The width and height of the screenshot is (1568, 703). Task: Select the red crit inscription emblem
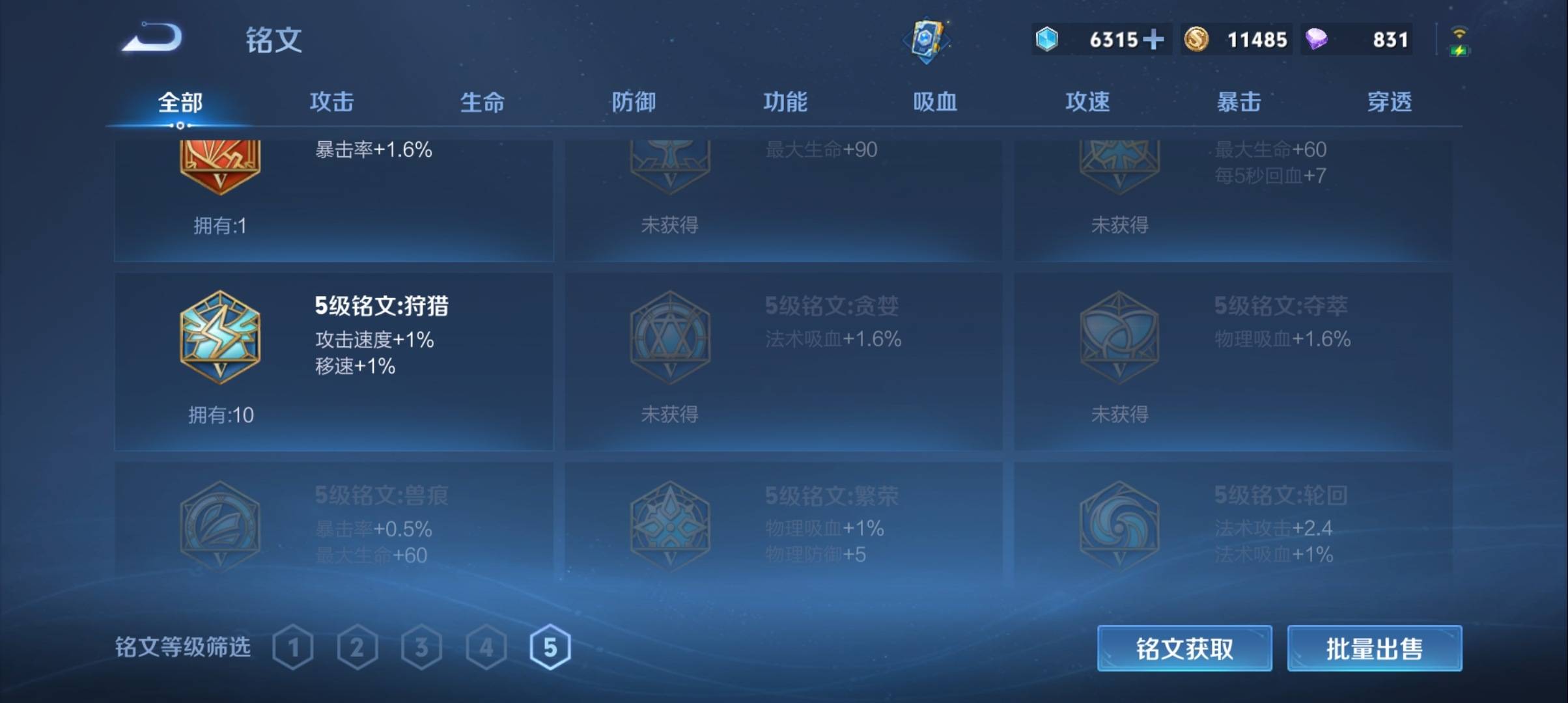[220, 165]
